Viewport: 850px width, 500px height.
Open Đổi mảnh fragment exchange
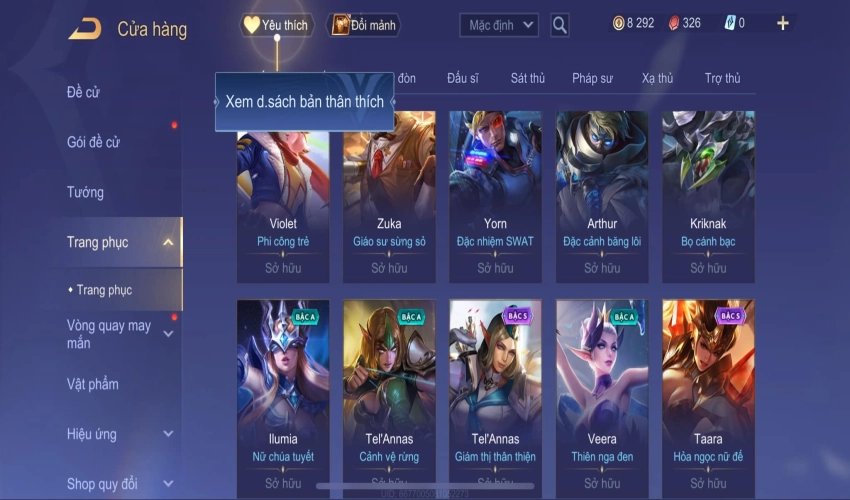364,25
